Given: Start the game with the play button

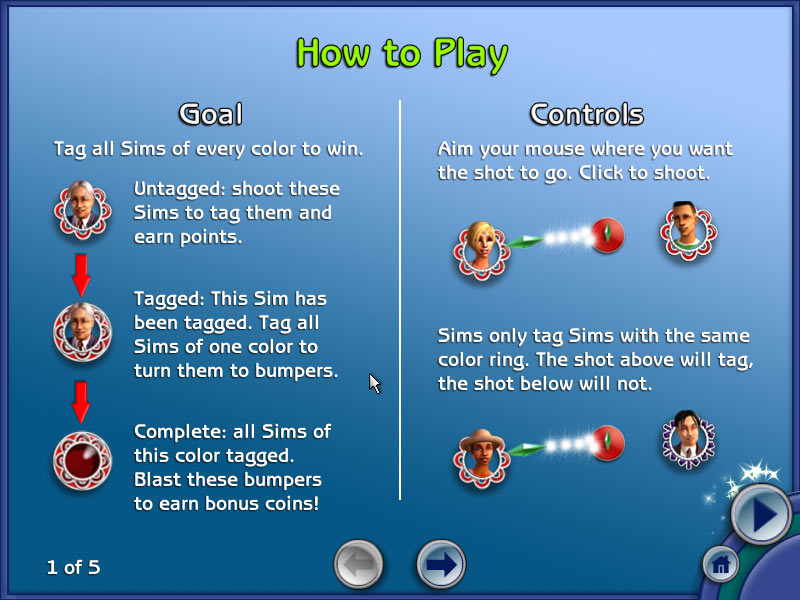Looking at the screenshot, I should (760, 516).
